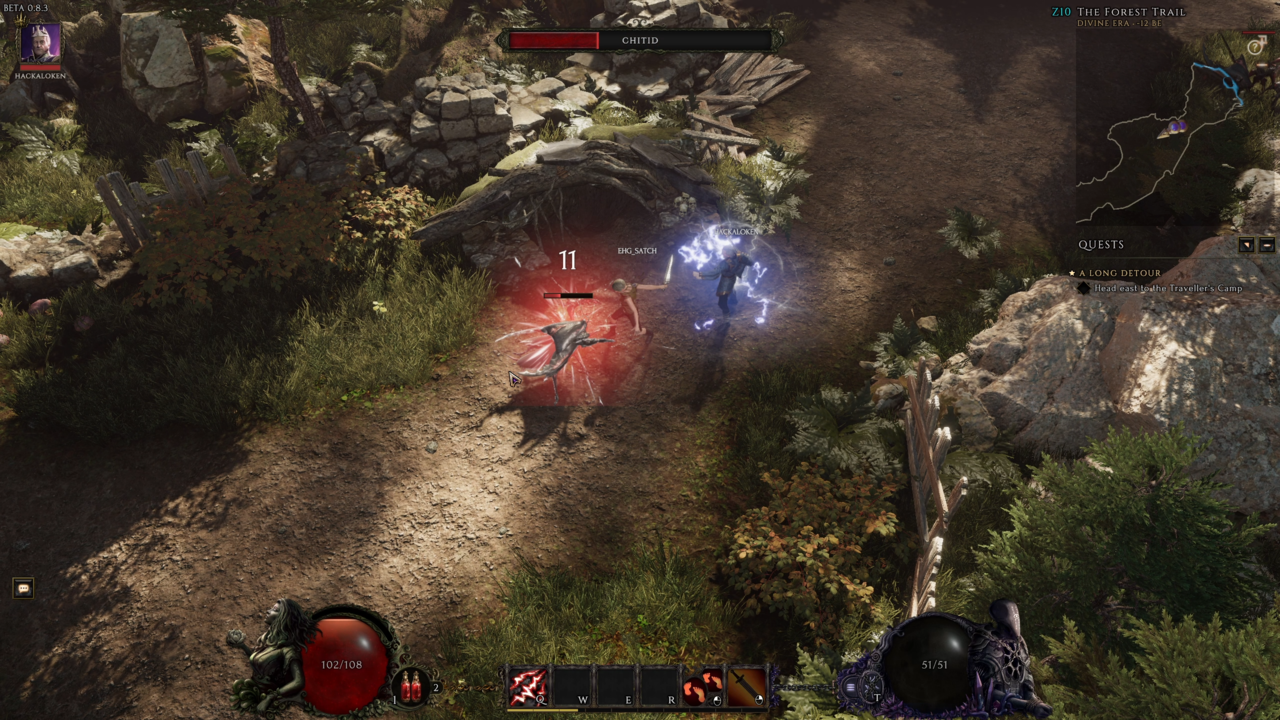Screen dimensions: 1280x720
Task: Click the Z10 The Forest Trail zone label
Action: point(1130,12)
